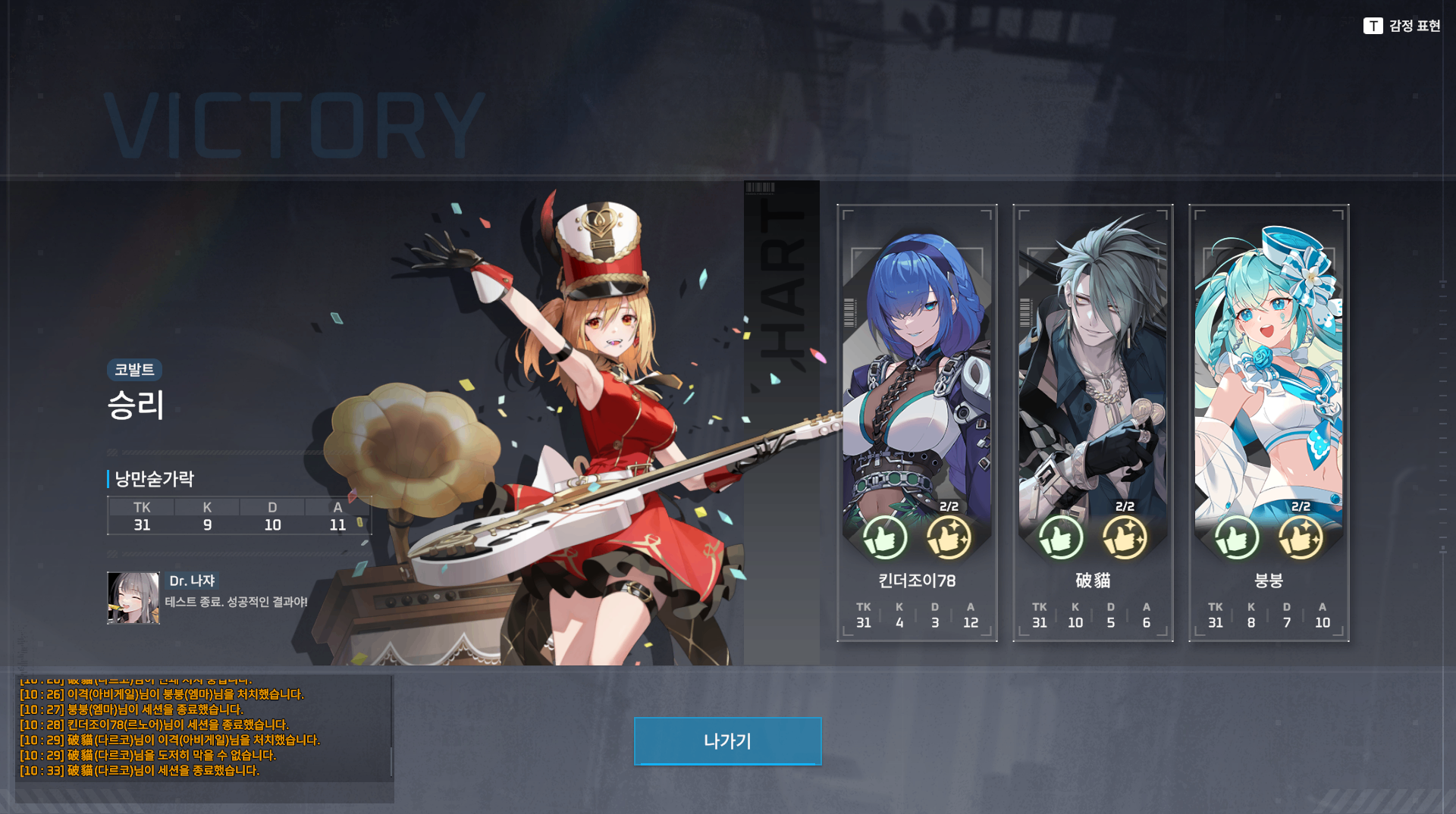
Task: Like 破貓 with the green thumbs-up
Action: [1060, 538]
